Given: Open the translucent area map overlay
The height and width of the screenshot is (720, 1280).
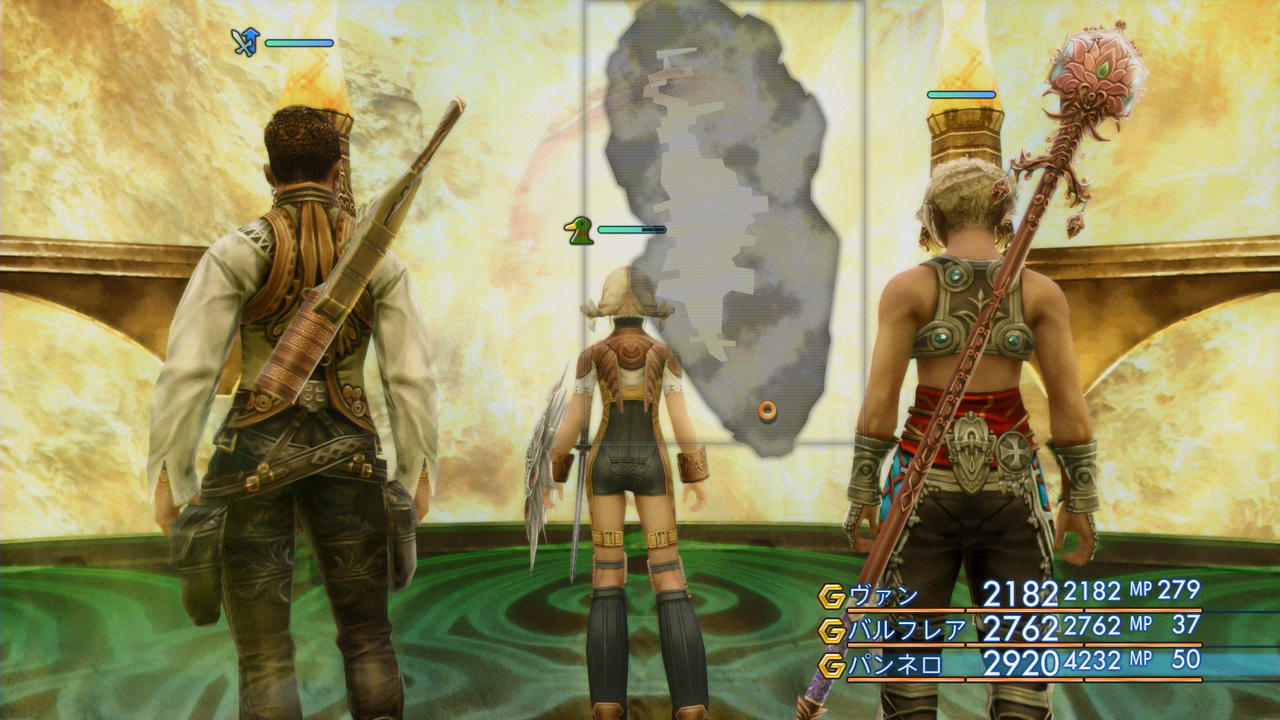Looking at the screenshot, I should click(724, 220).
